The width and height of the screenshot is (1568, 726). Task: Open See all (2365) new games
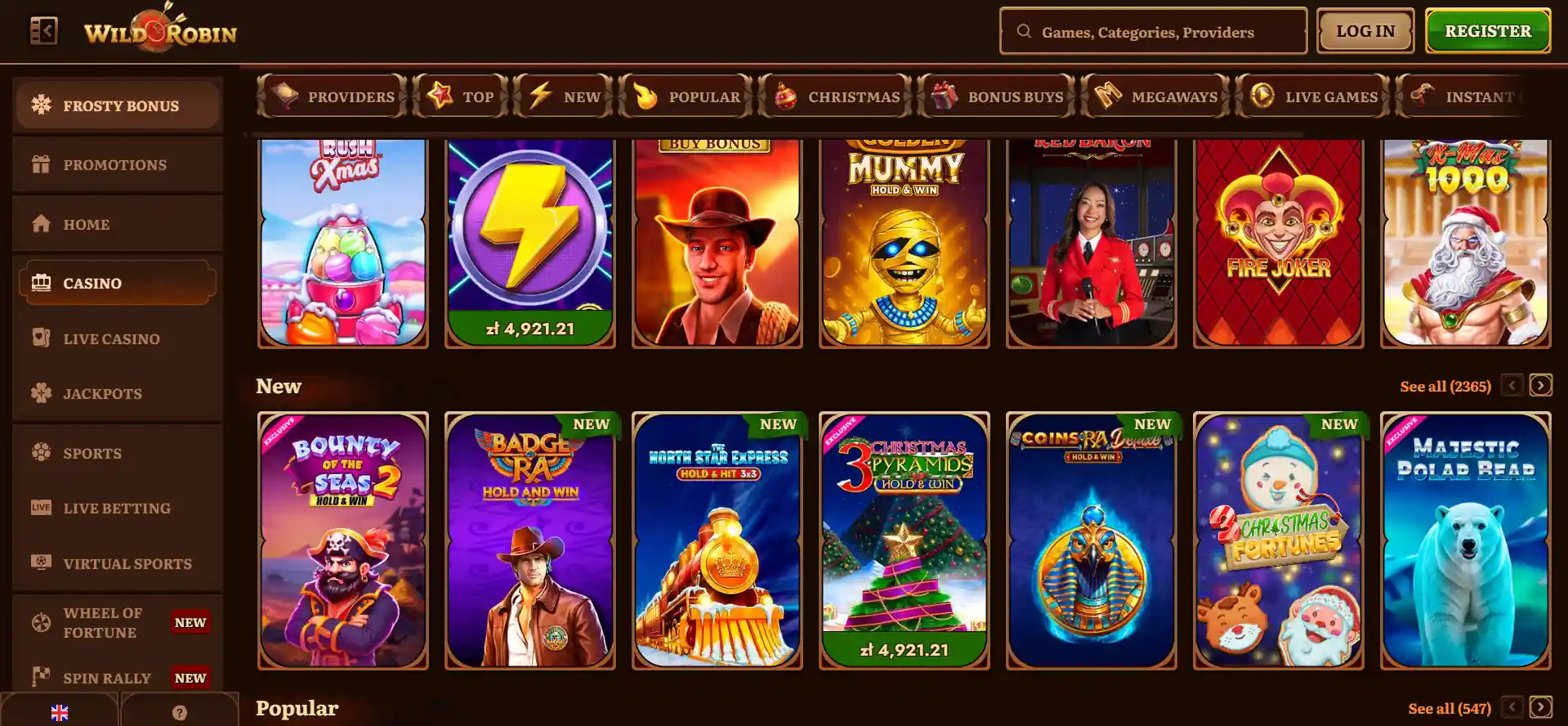tap(1445, 386)
